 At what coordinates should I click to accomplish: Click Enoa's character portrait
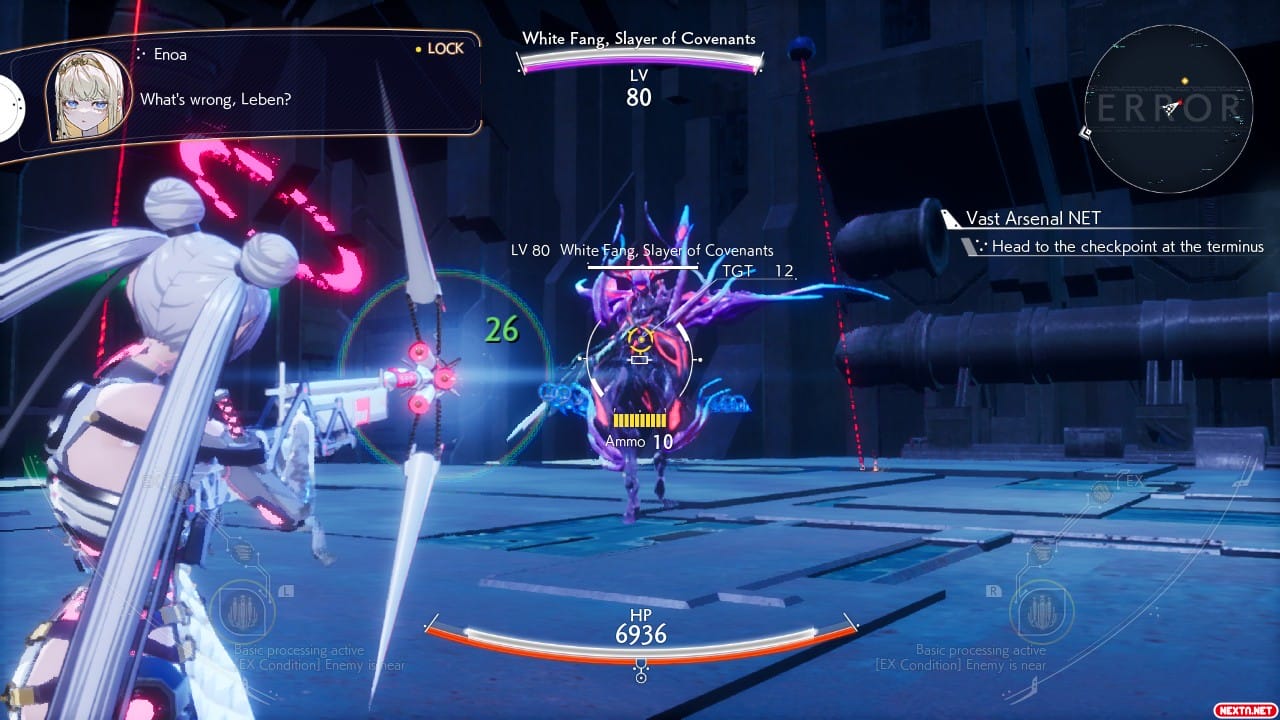click(x=88, y=95)
